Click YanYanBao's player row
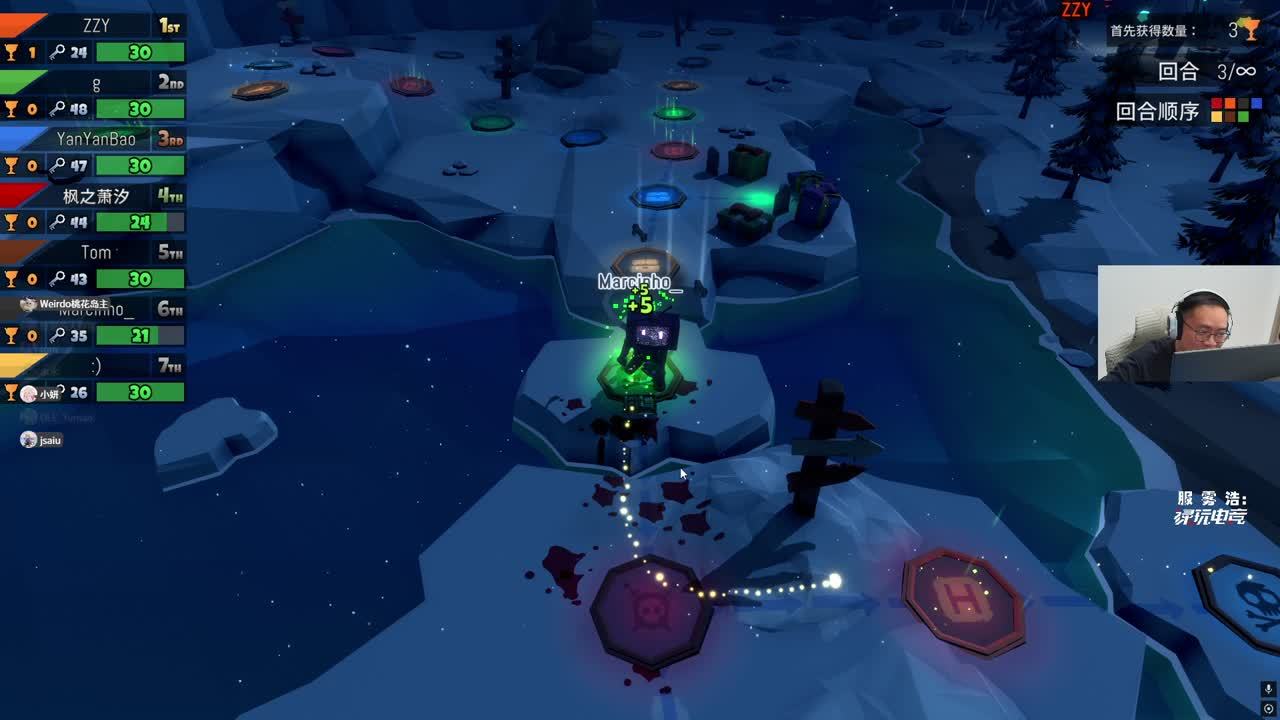This screenshot has height=720, width=1280. coord(95,152)
